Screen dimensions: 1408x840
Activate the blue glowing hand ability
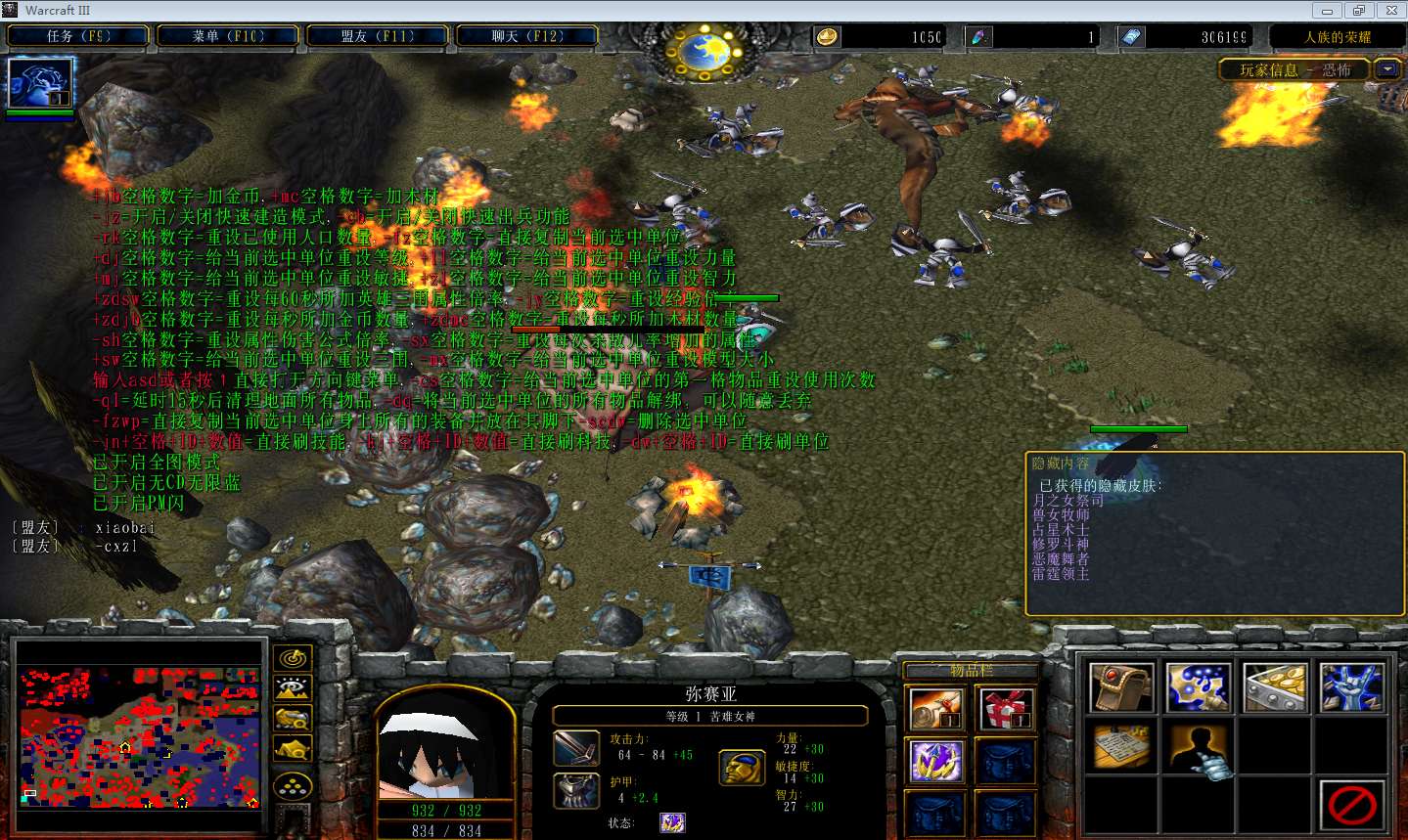pos(1352,686)
